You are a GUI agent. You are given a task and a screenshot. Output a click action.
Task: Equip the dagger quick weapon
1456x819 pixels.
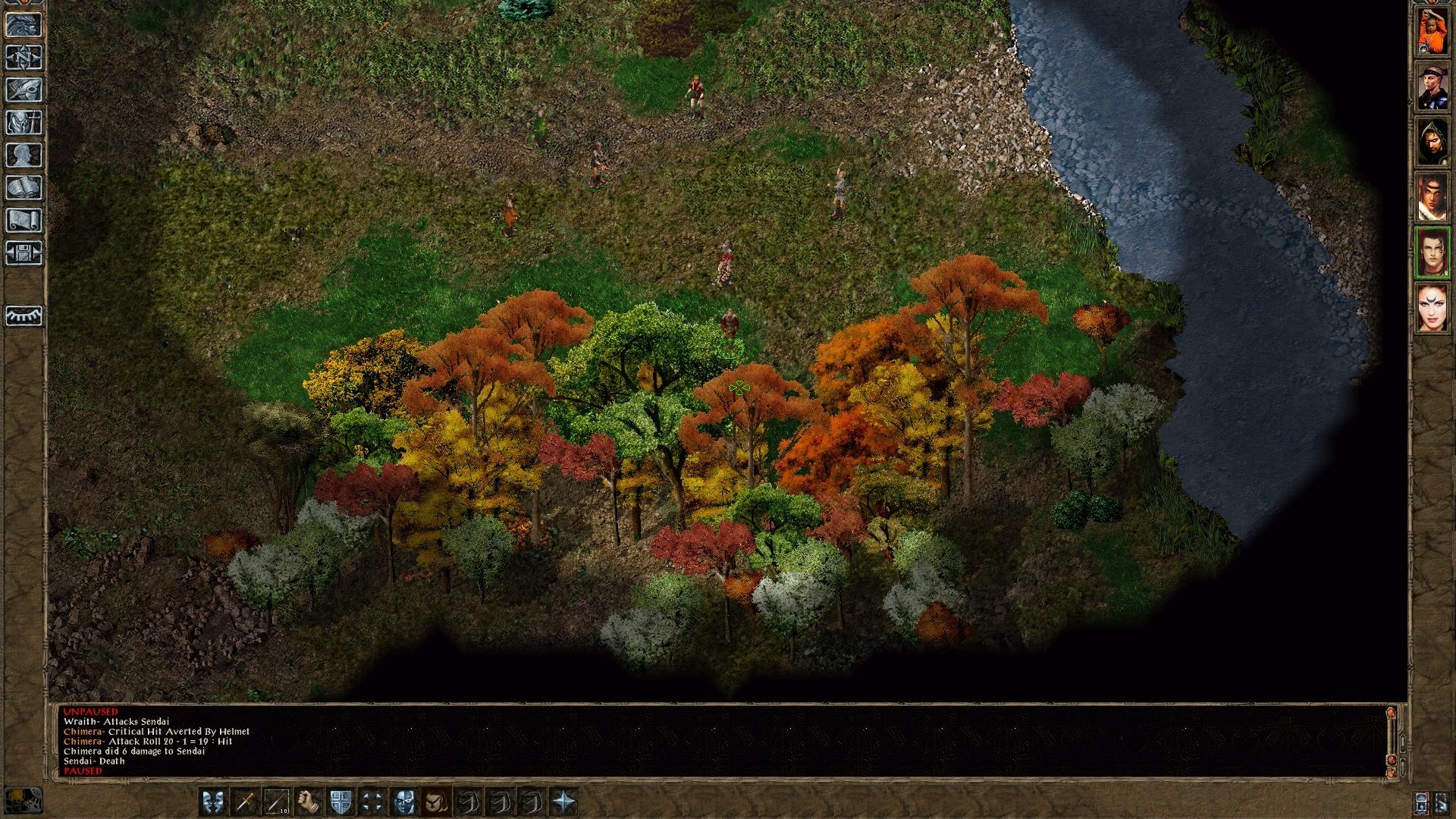pos(245,802)
